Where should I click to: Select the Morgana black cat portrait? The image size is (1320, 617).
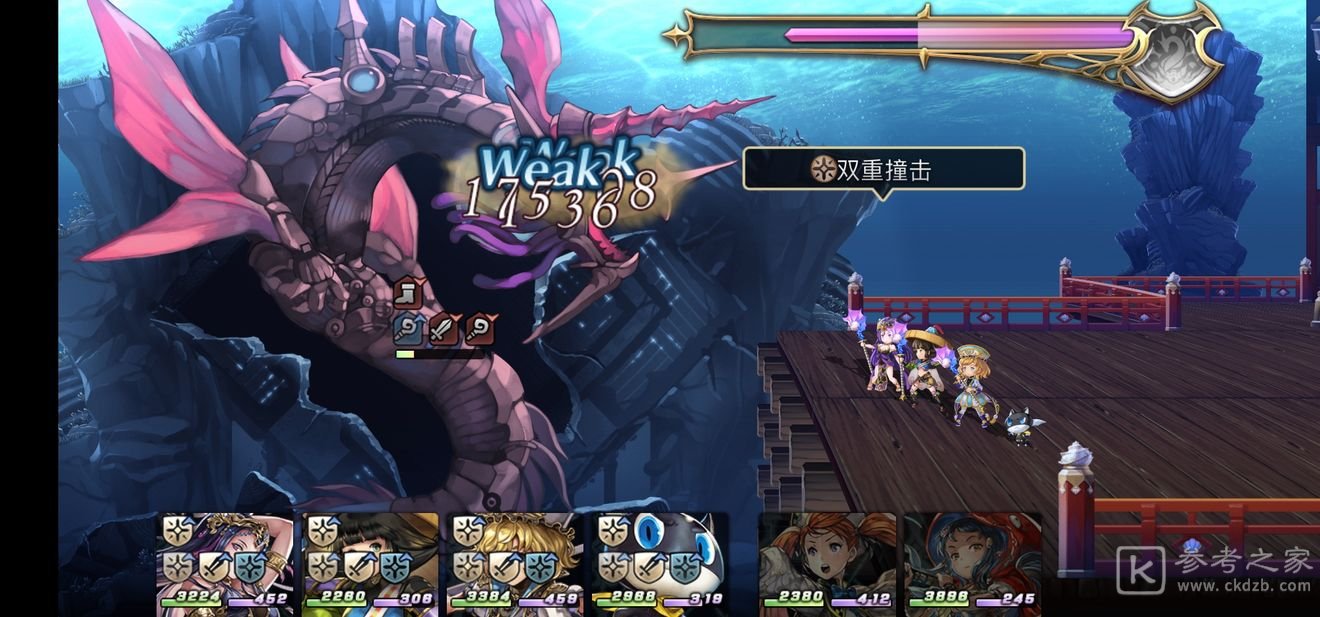[x=660, y=561]
